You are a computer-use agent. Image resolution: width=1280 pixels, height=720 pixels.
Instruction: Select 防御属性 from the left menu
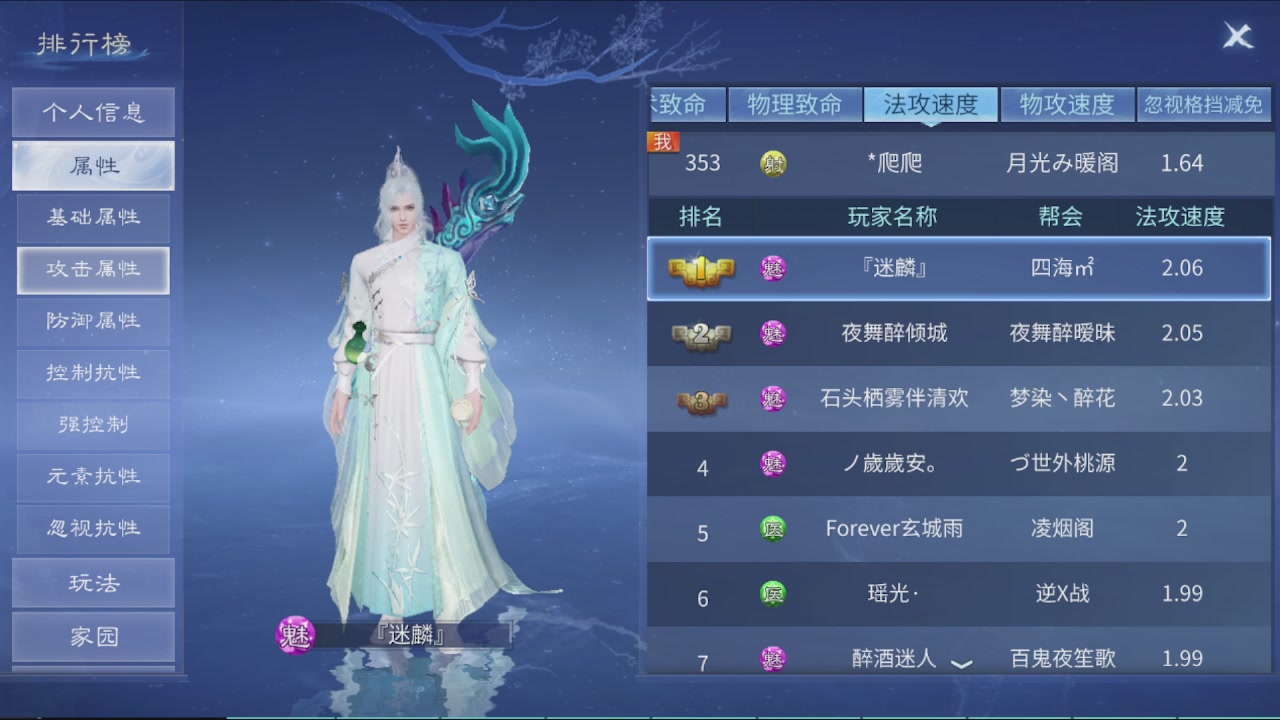pyautogui.click(x=93, y=321)
